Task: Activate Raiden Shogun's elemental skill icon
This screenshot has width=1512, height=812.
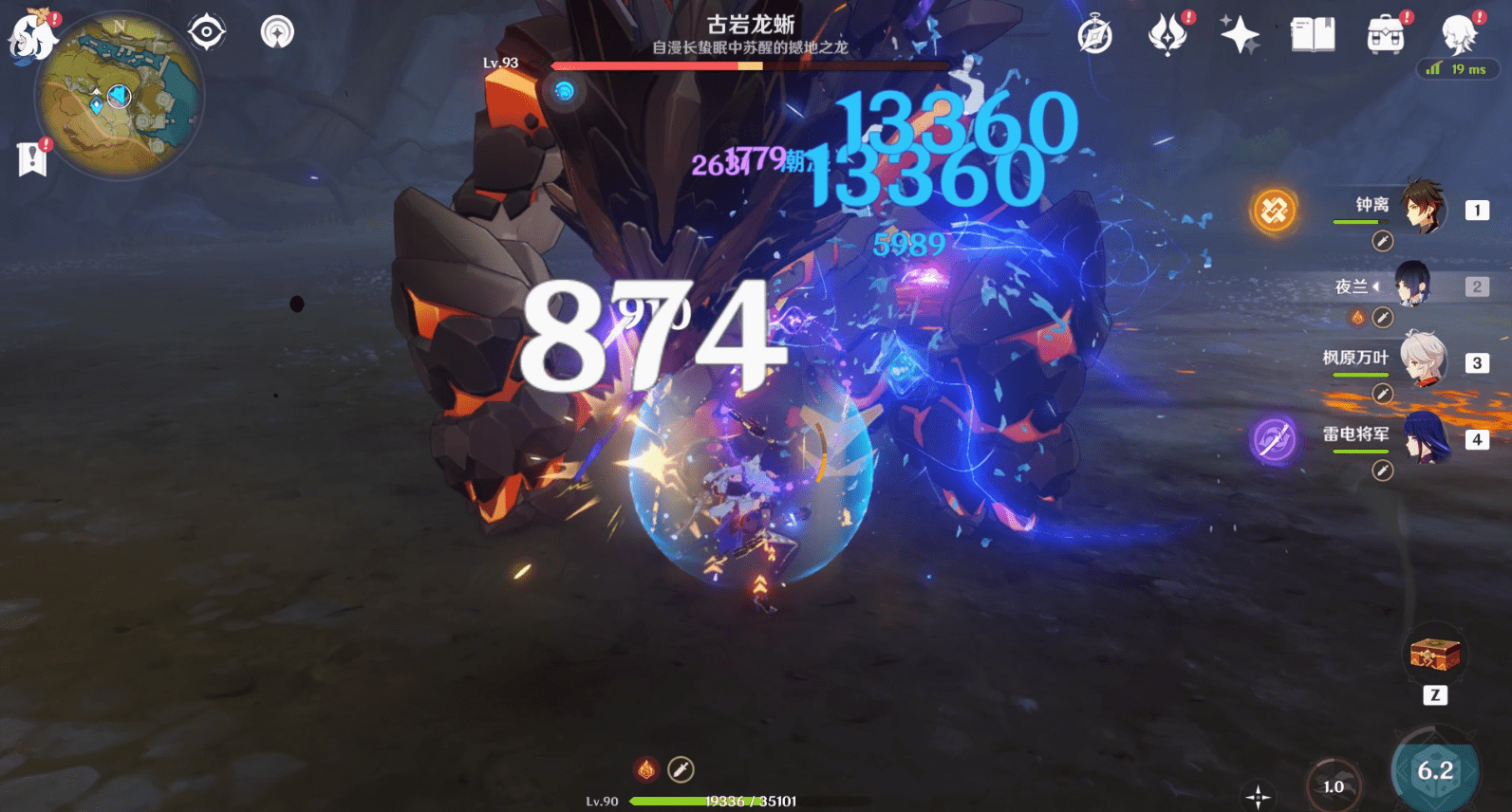Action: pos(1272,440)
